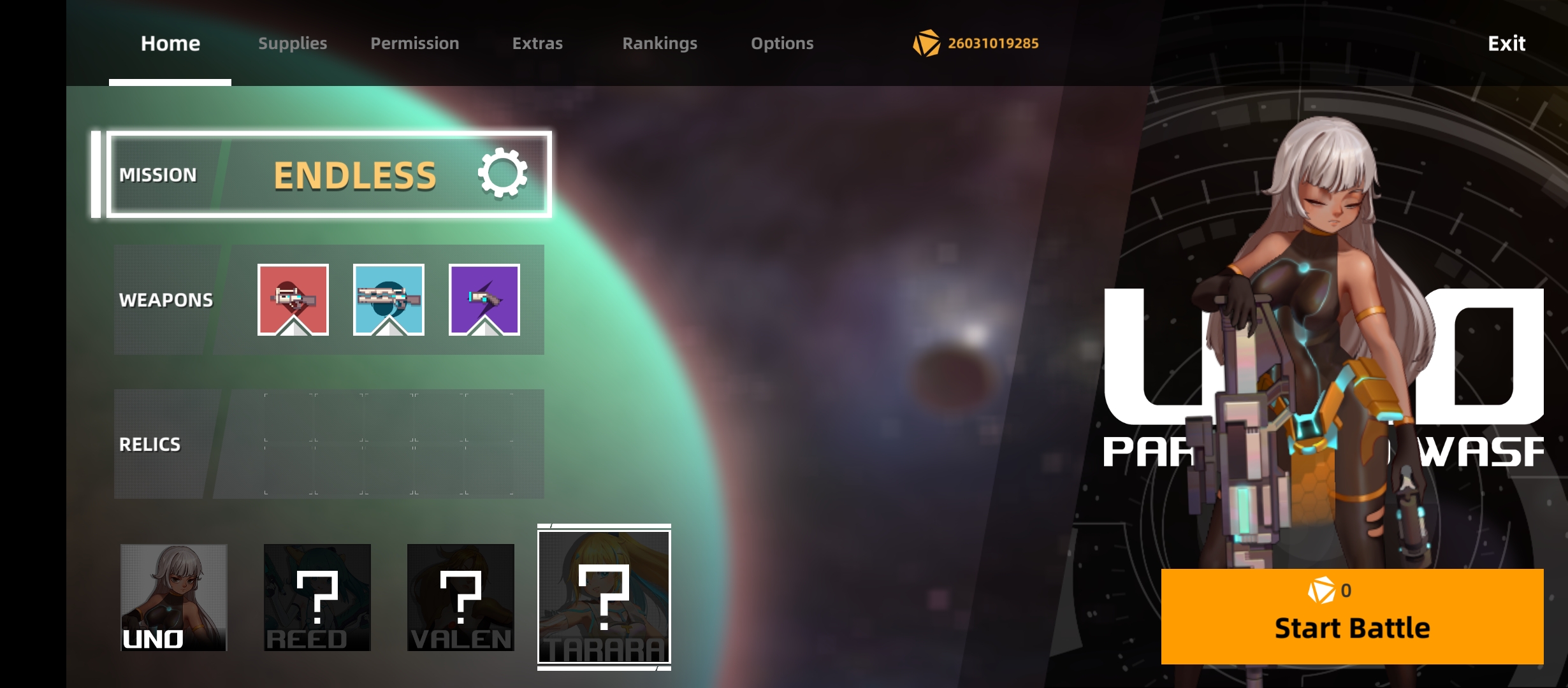Click Exit in the top right

[x=1506, y=43]
